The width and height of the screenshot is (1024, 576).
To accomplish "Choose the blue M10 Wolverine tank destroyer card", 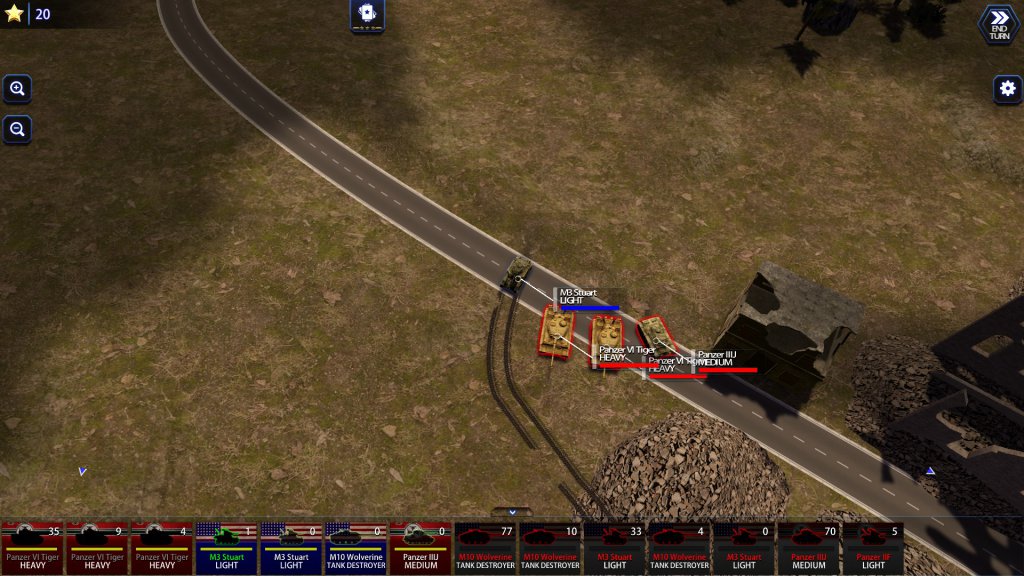I will pos(356,548).
